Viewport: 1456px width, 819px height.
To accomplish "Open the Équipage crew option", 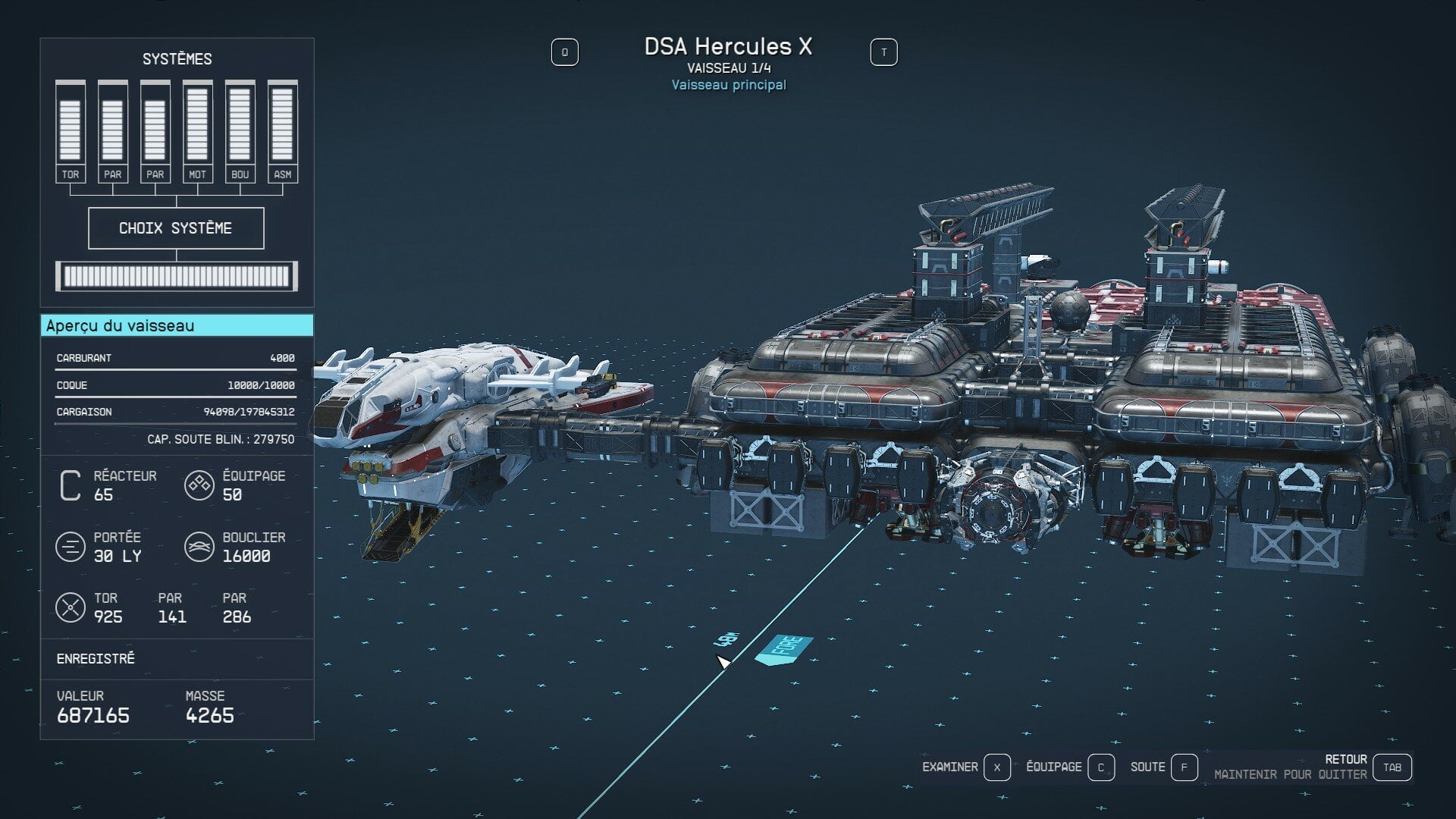I will point(1100,767).
